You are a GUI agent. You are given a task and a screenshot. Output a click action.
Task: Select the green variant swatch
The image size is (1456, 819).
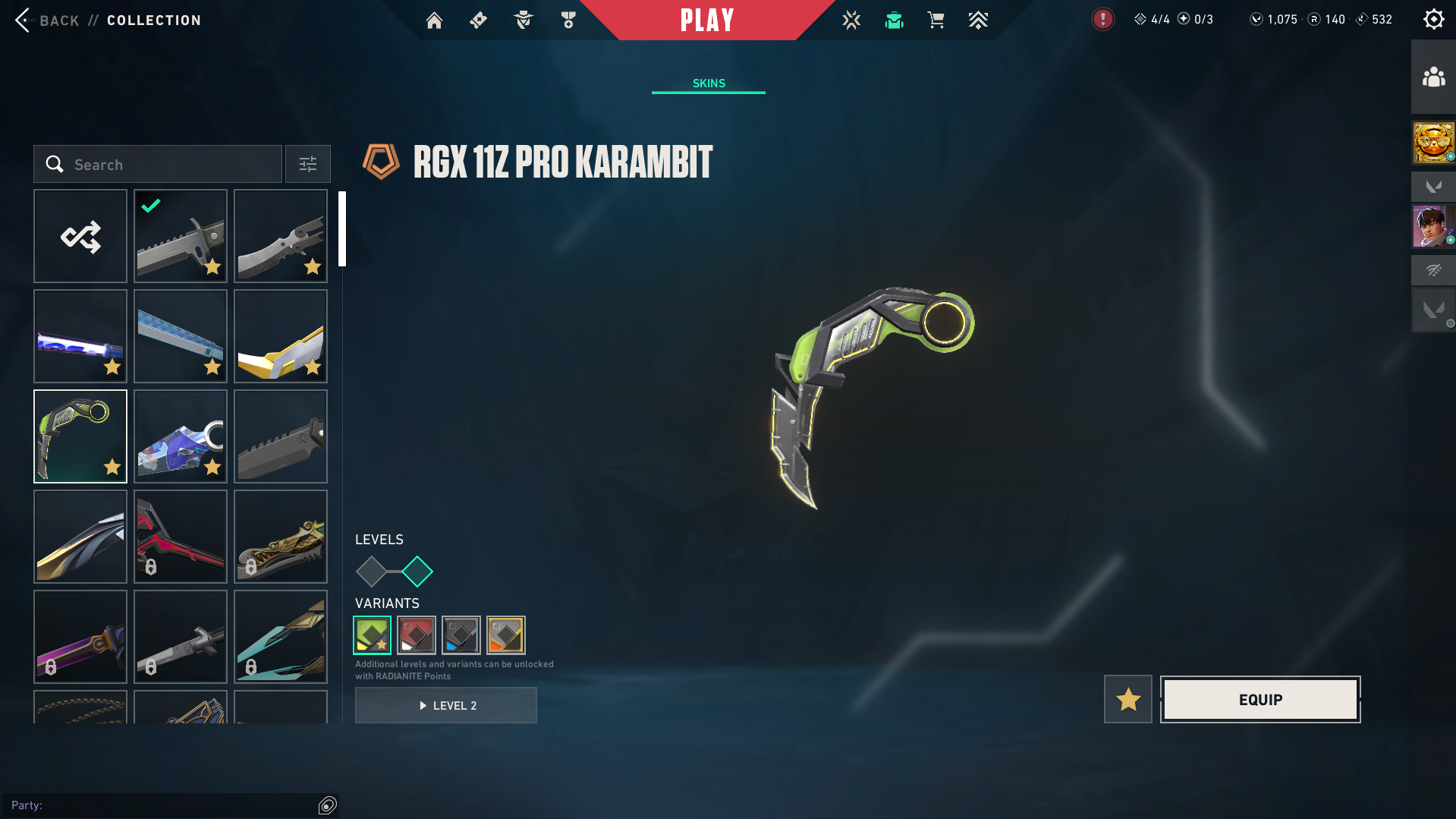pos(373,635)
